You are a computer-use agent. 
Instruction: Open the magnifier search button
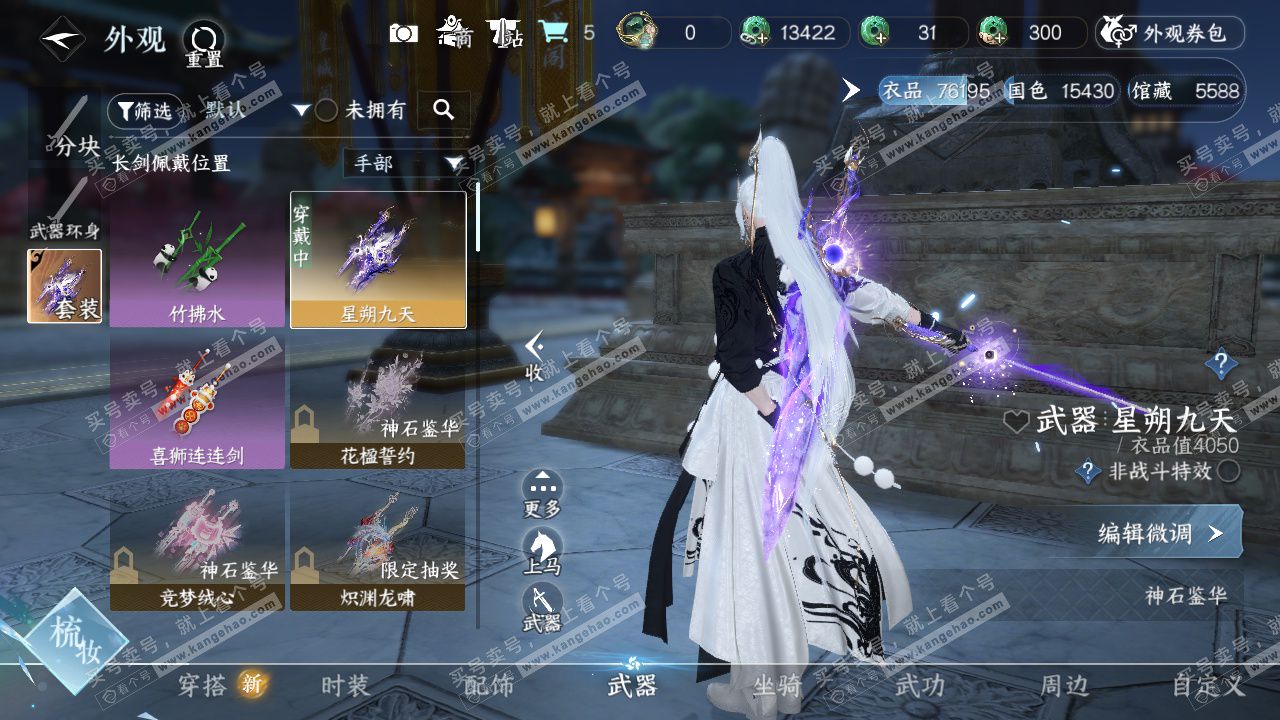(443, 110)
